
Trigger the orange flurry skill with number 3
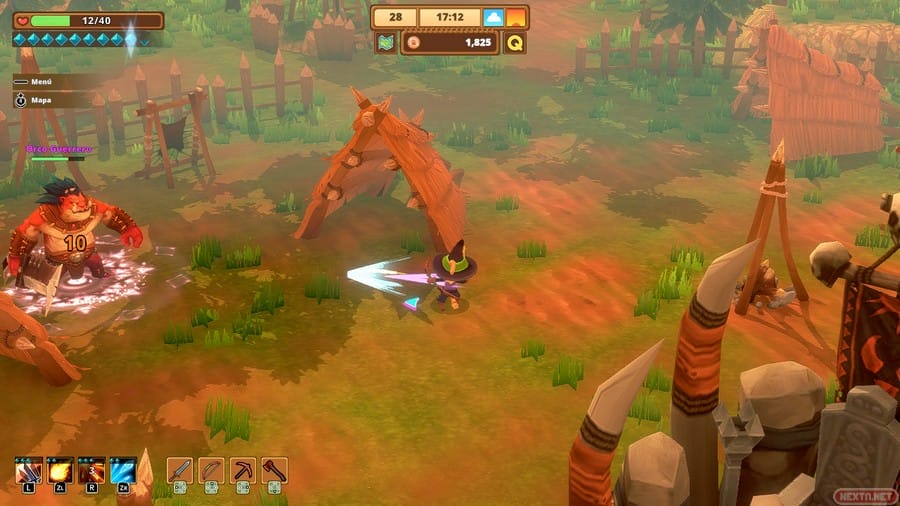tap(91, 470)
